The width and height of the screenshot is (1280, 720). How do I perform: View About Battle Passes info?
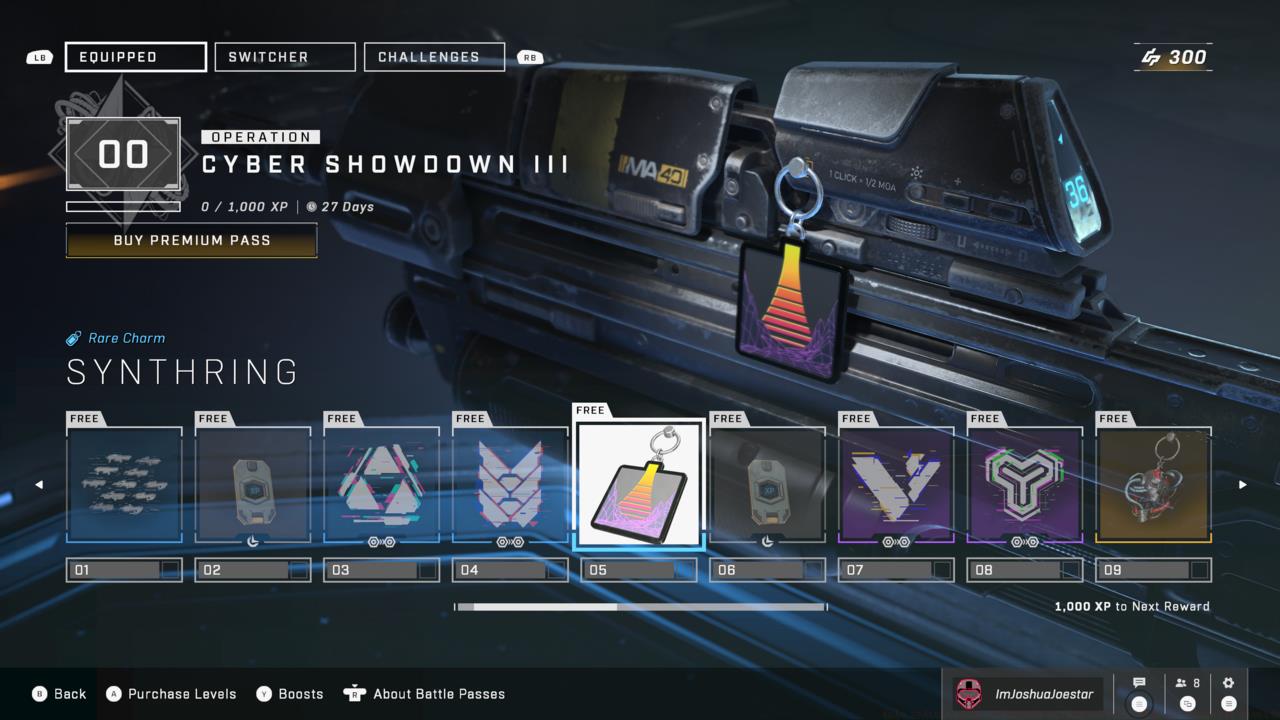point(425,694)
